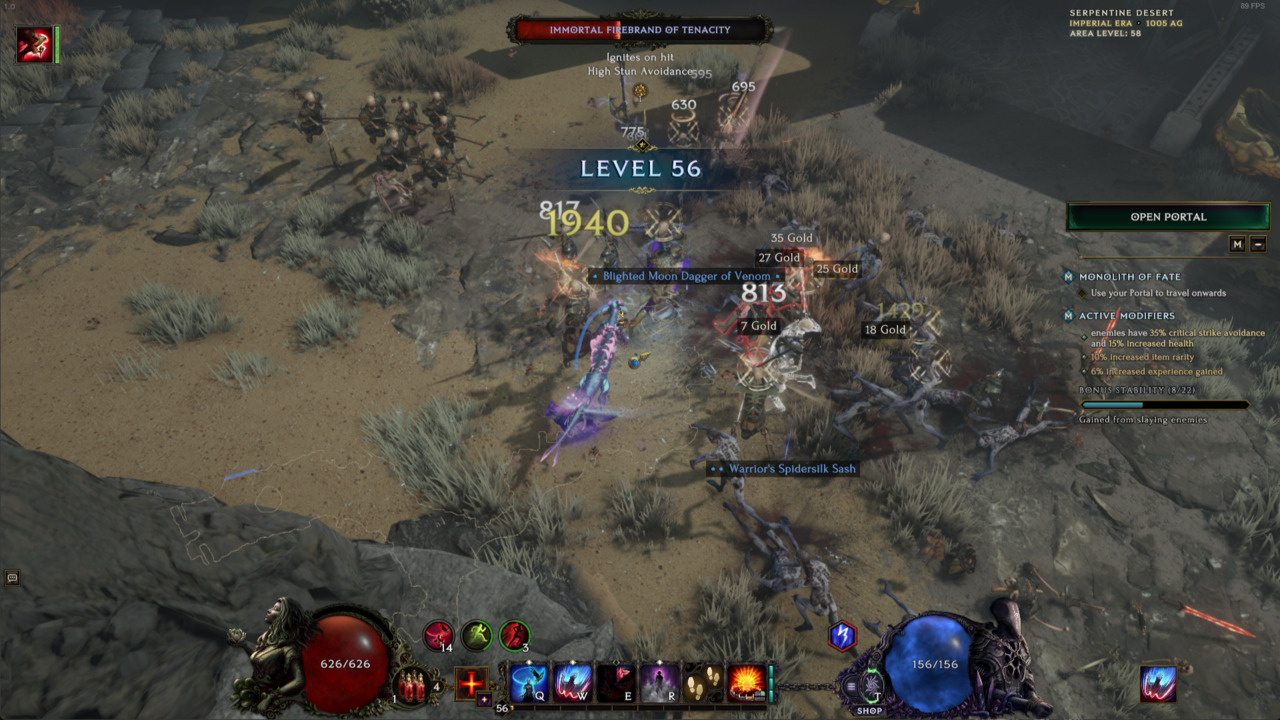Activate the Q hotbar skill
The height and width of the screenshot is (720, 1280).
pos(529,683)
